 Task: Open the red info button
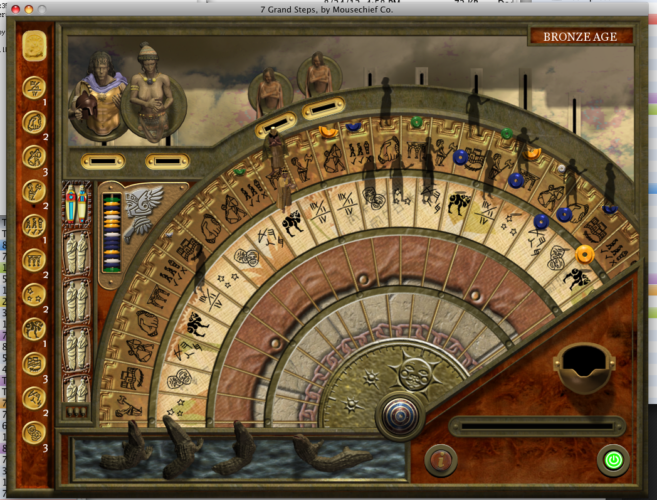pyautogui.click(x=441, y=459)
